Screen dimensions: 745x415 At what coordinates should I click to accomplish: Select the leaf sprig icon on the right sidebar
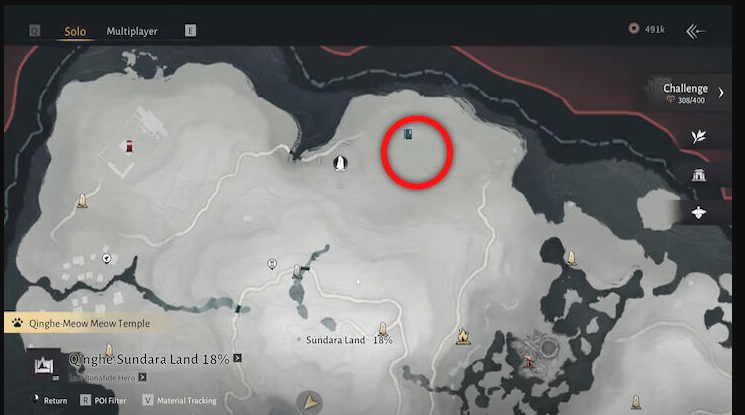coord(699,136)
